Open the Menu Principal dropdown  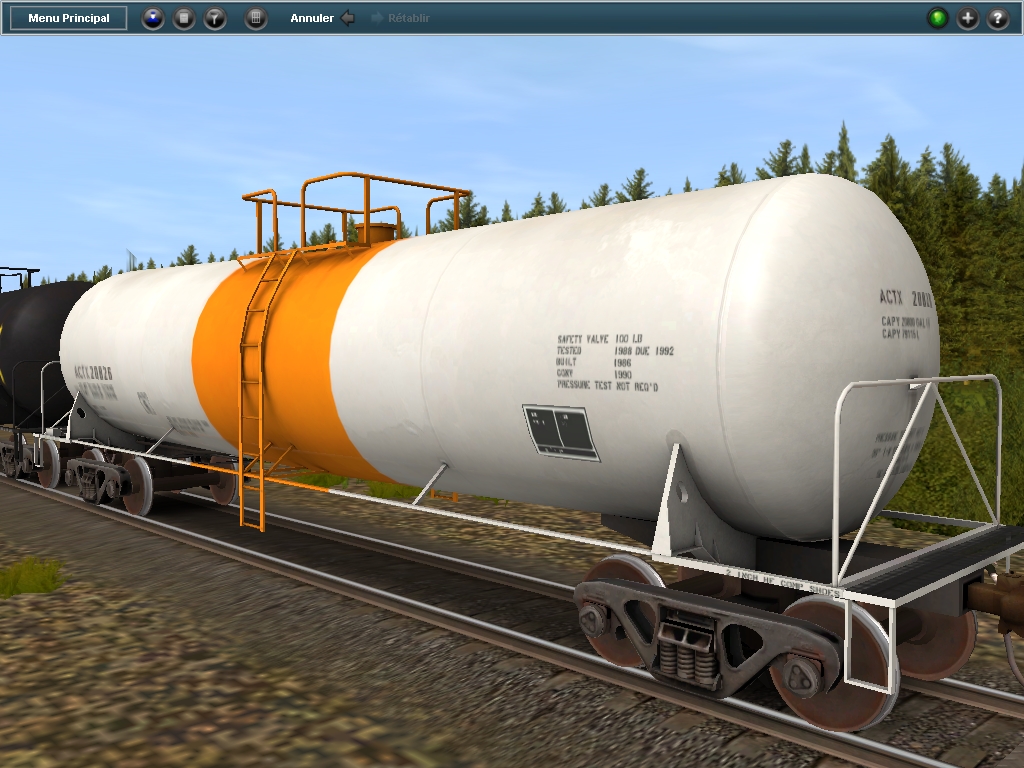coord(69,18)
